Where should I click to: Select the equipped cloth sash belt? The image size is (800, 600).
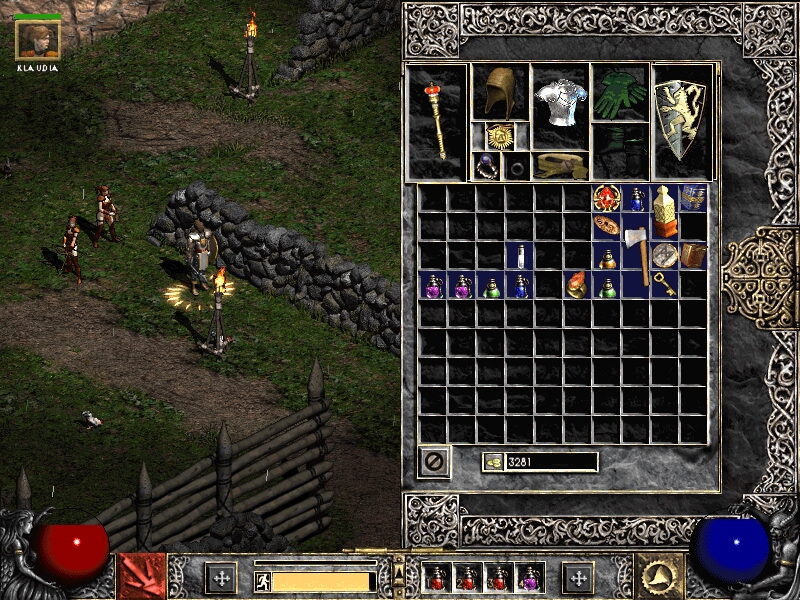pos(559,165)
